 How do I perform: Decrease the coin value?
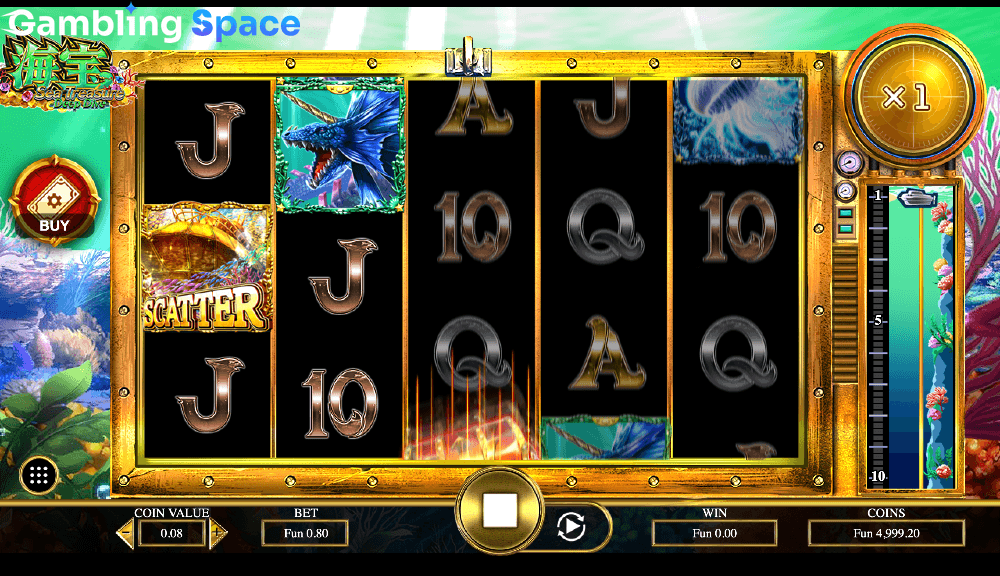[x=125, y=534]
